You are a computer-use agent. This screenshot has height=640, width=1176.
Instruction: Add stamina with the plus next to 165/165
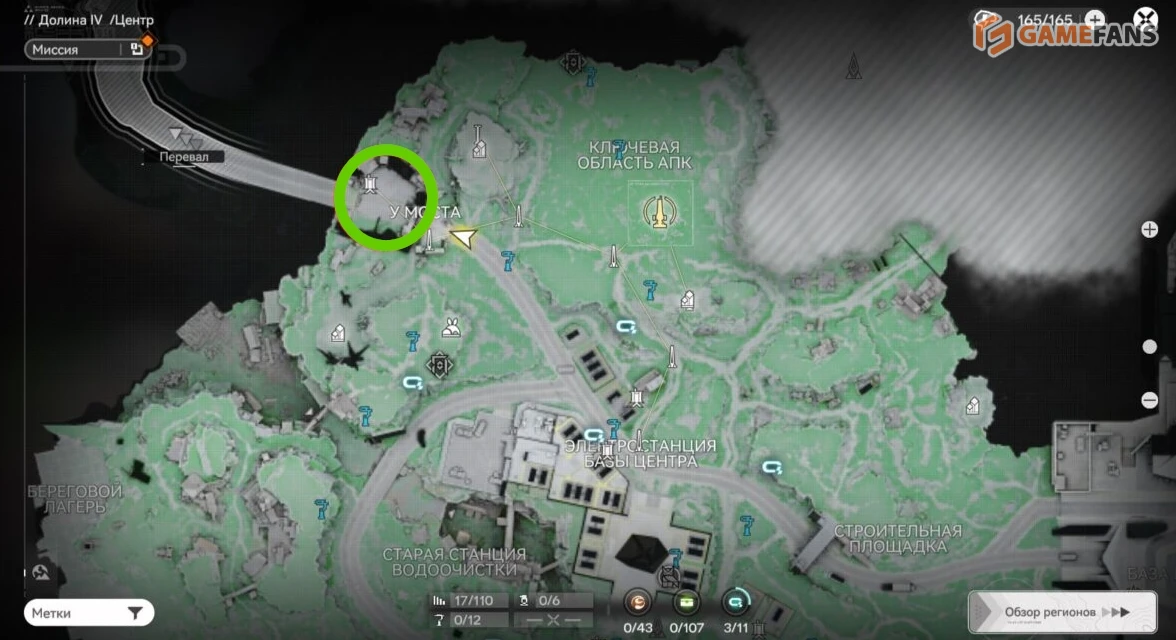pyautogui.click(x=1095, y=19)
